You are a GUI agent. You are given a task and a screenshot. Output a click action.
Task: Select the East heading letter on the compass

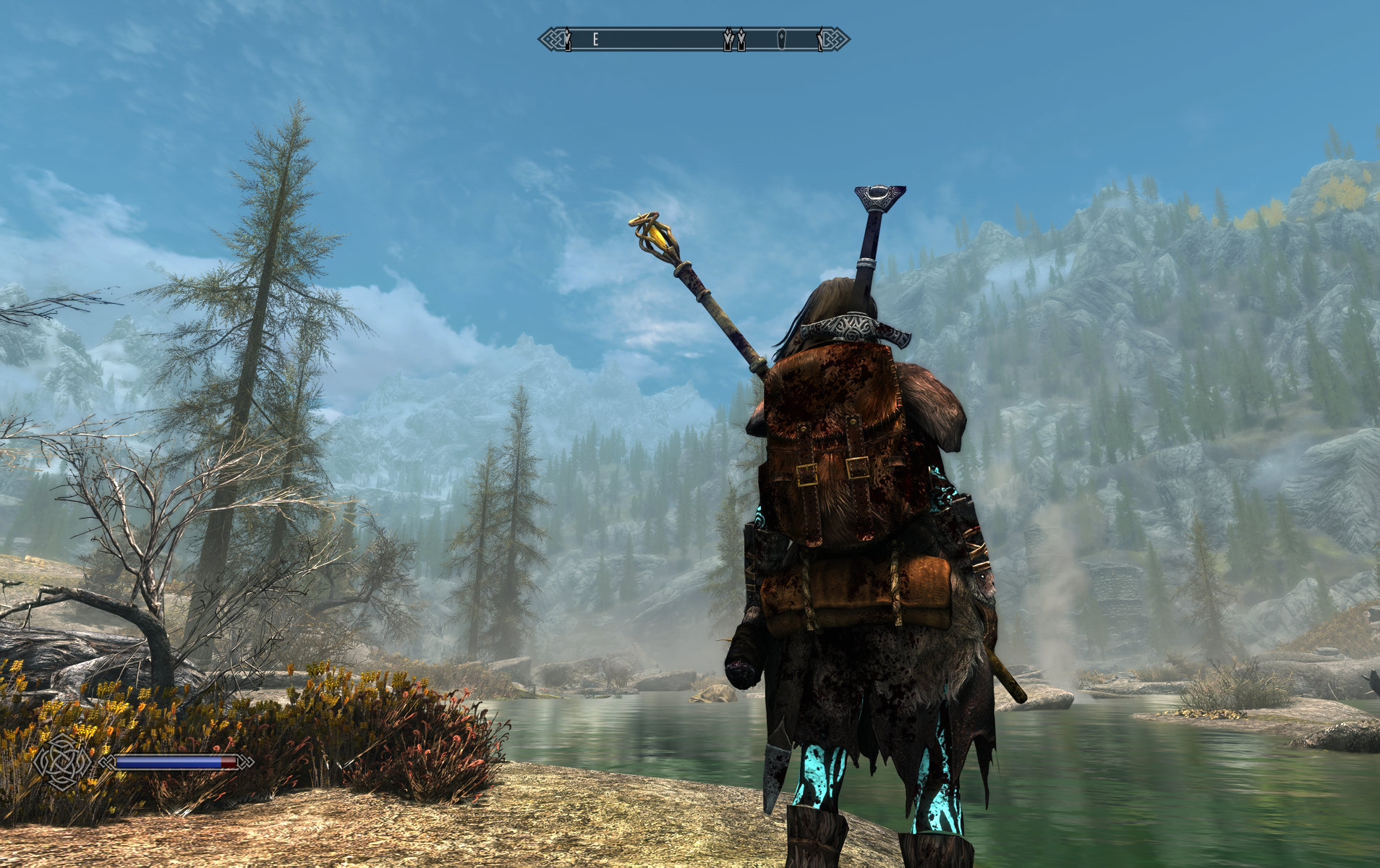pos(595,39)
